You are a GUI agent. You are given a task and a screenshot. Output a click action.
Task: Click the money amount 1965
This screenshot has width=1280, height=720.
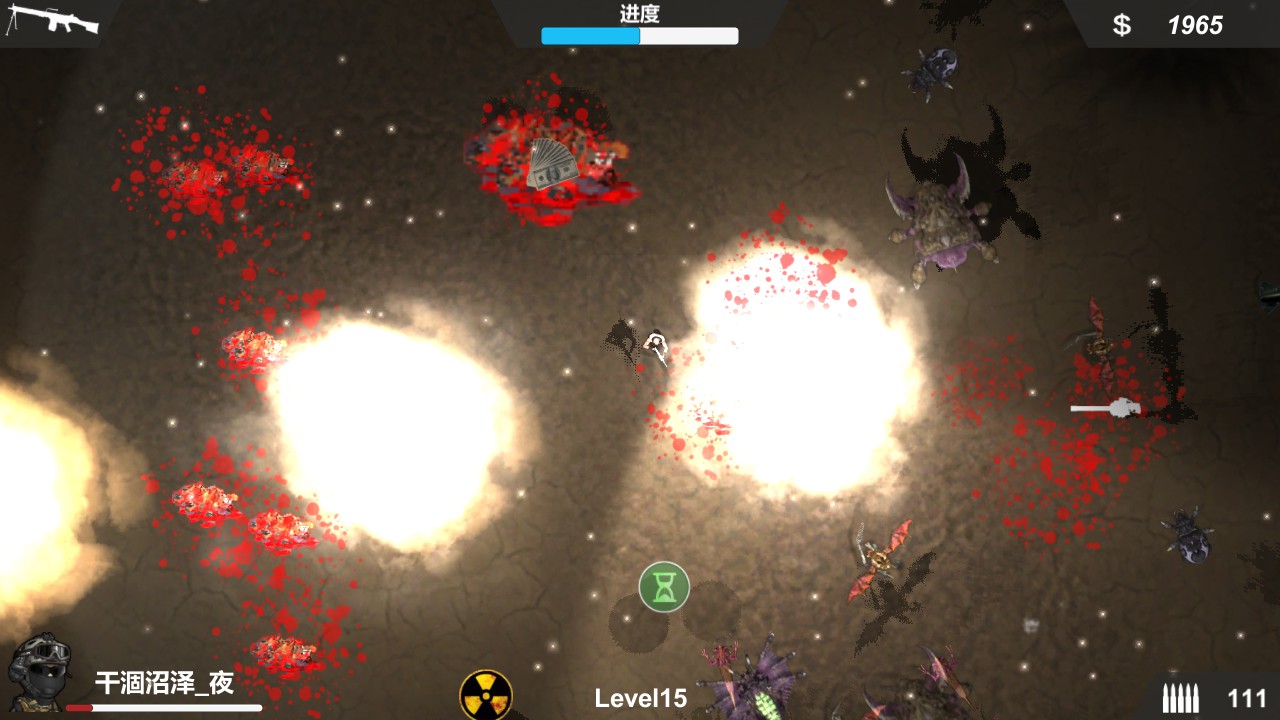pyautogui.click(x=1197, y=24)
